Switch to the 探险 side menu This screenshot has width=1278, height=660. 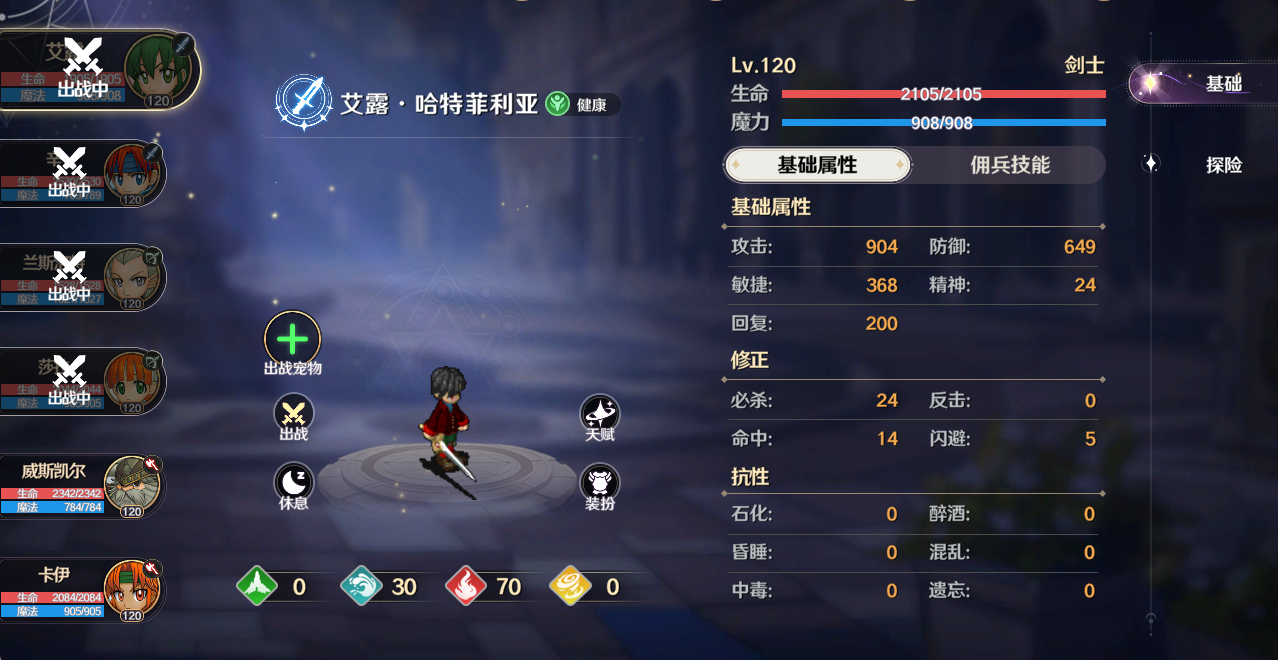coord(1222,165)
